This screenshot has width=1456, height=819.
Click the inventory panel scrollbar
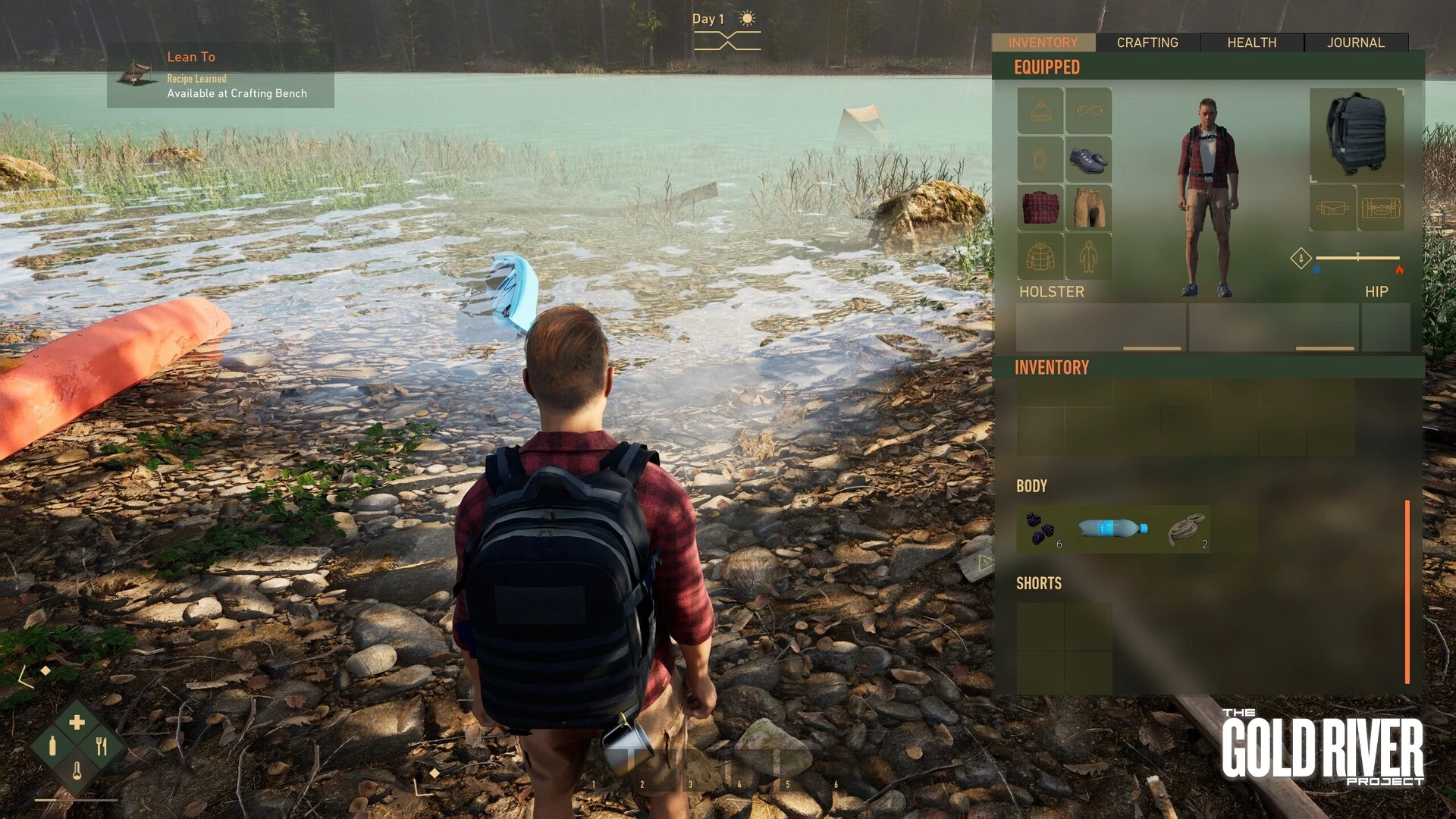pos(1407,591)
